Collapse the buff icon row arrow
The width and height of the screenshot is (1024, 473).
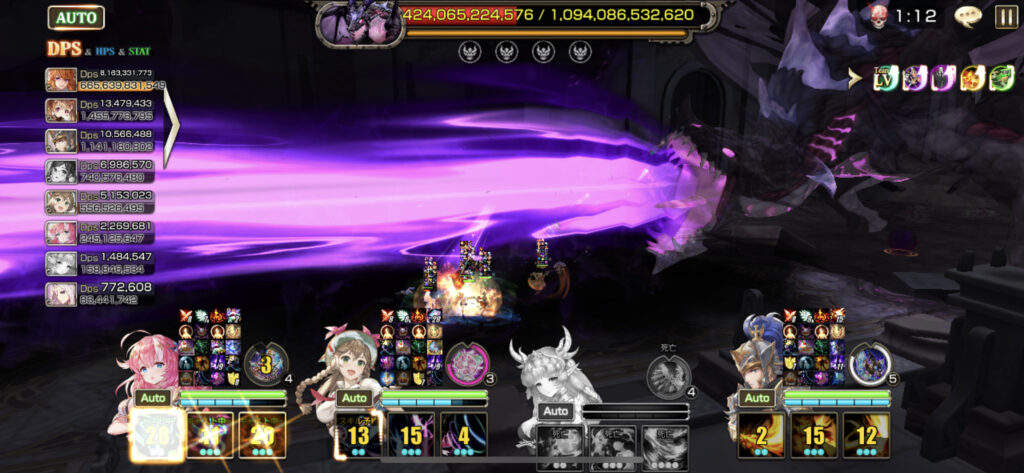855,79
